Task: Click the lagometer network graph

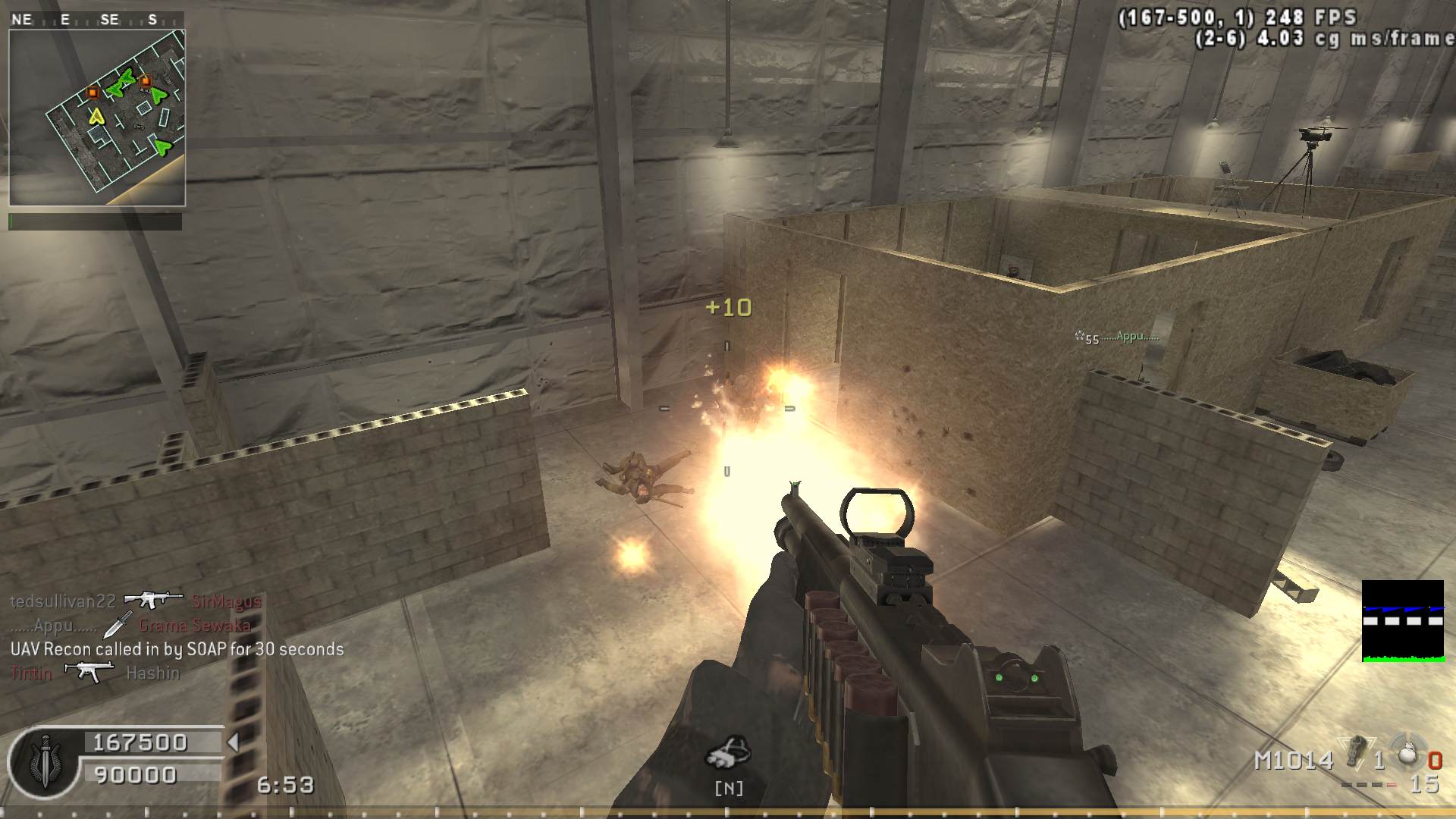Action: click(x=1403, y=621)
